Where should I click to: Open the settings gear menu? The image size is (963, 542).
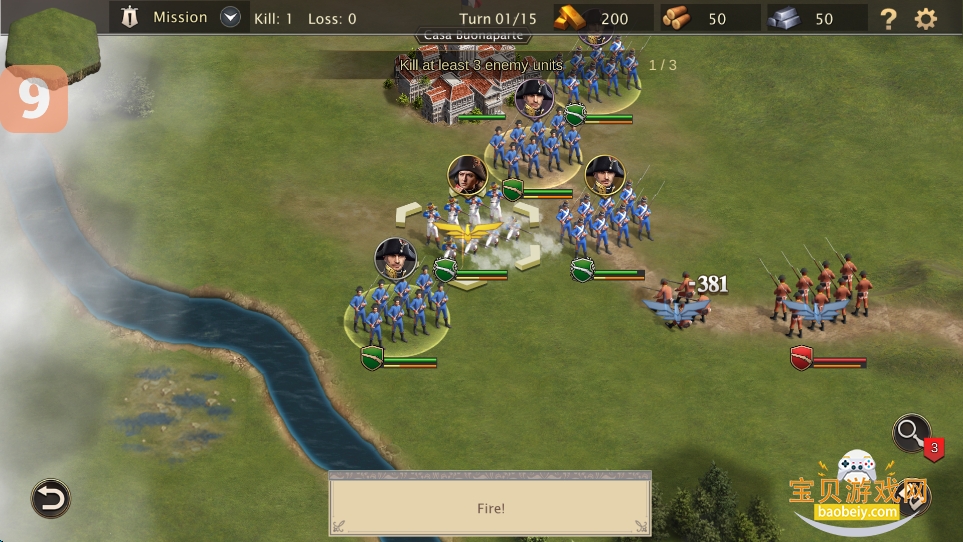tap(926, 18)
